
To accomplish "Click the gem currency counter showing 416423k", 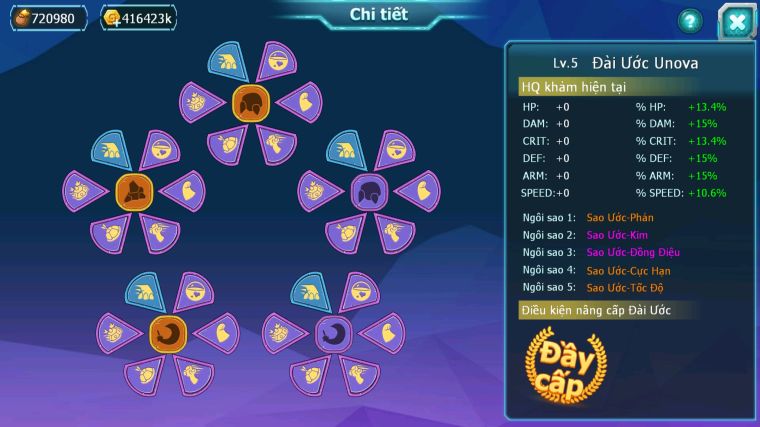I will coord(138,18).
